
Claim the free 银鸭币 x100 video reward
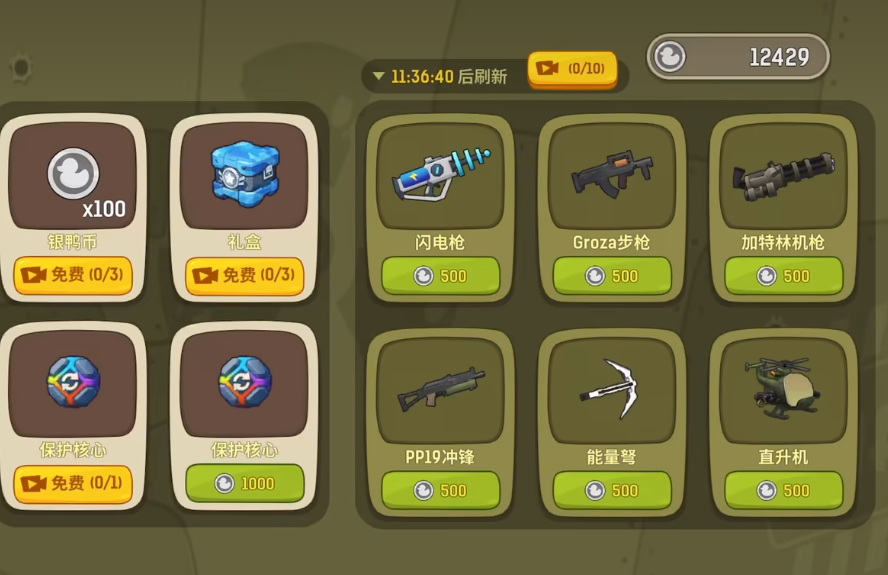coord(73,275)
